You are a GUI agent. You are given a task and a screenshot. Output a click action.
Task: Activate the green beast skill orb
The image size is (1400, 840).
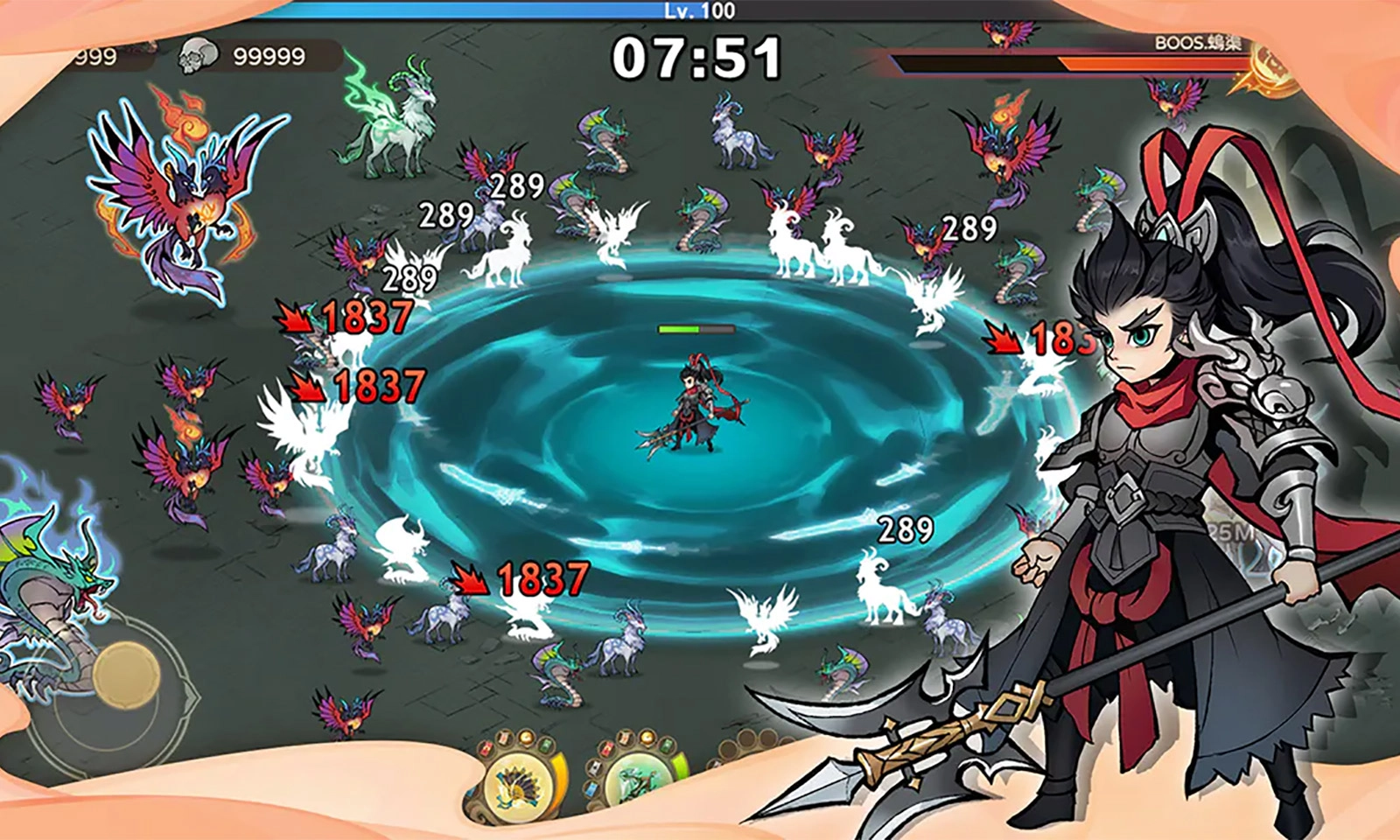pyautogui.click(x=636, y=779)
